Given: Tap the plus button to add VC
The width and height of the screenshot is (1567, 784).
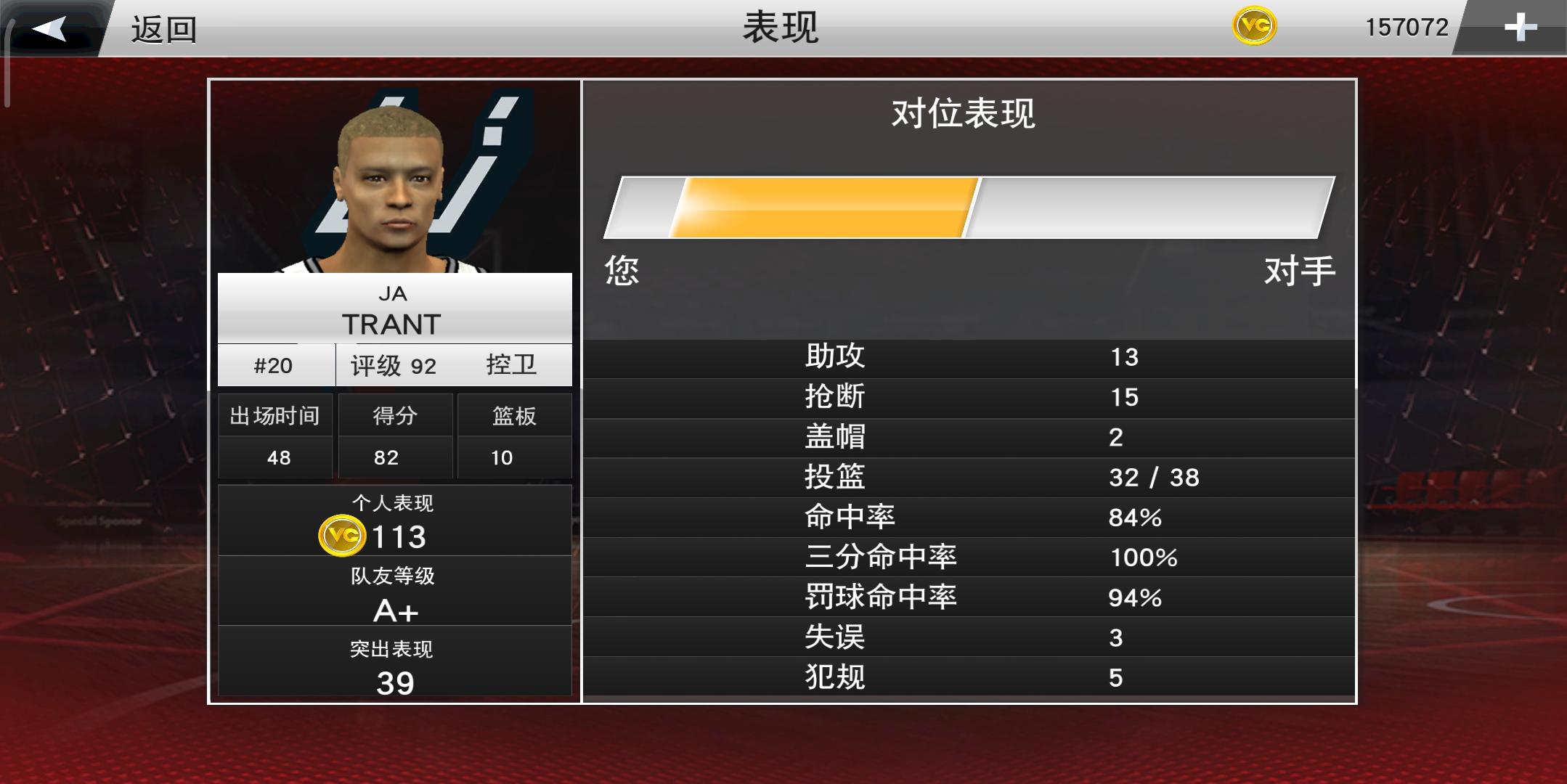Looking at the screenshot, I should pyautogui.click(x=1520, y=28).
